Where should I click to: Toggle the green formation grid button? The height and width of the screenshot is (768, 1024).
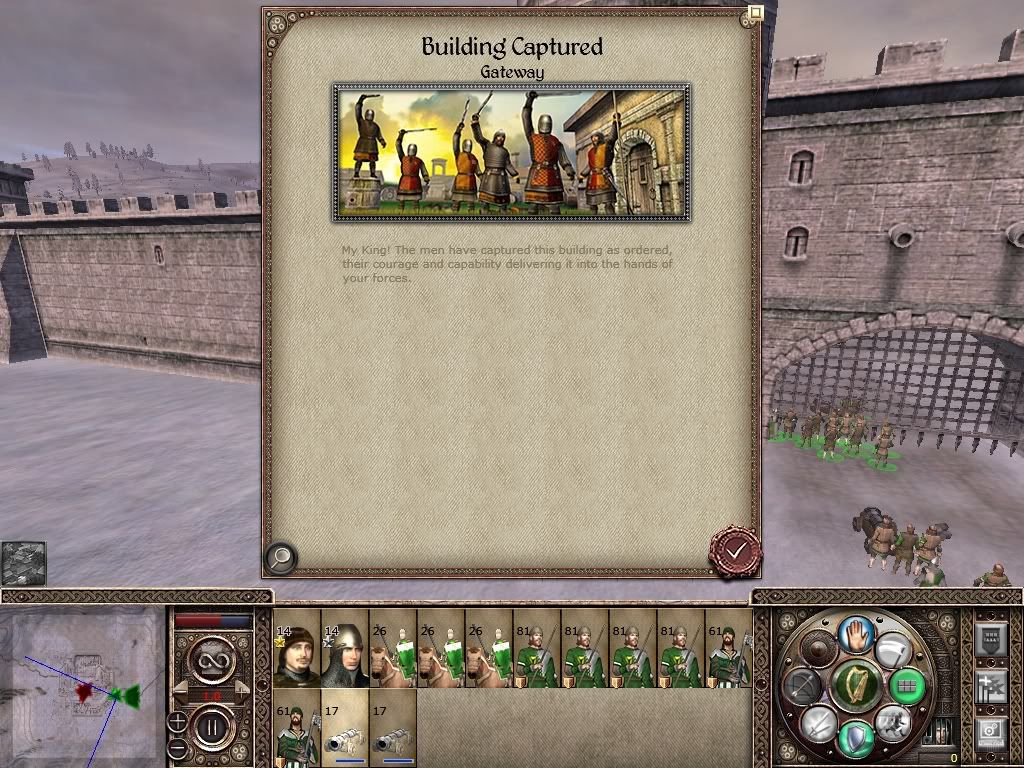908,686
